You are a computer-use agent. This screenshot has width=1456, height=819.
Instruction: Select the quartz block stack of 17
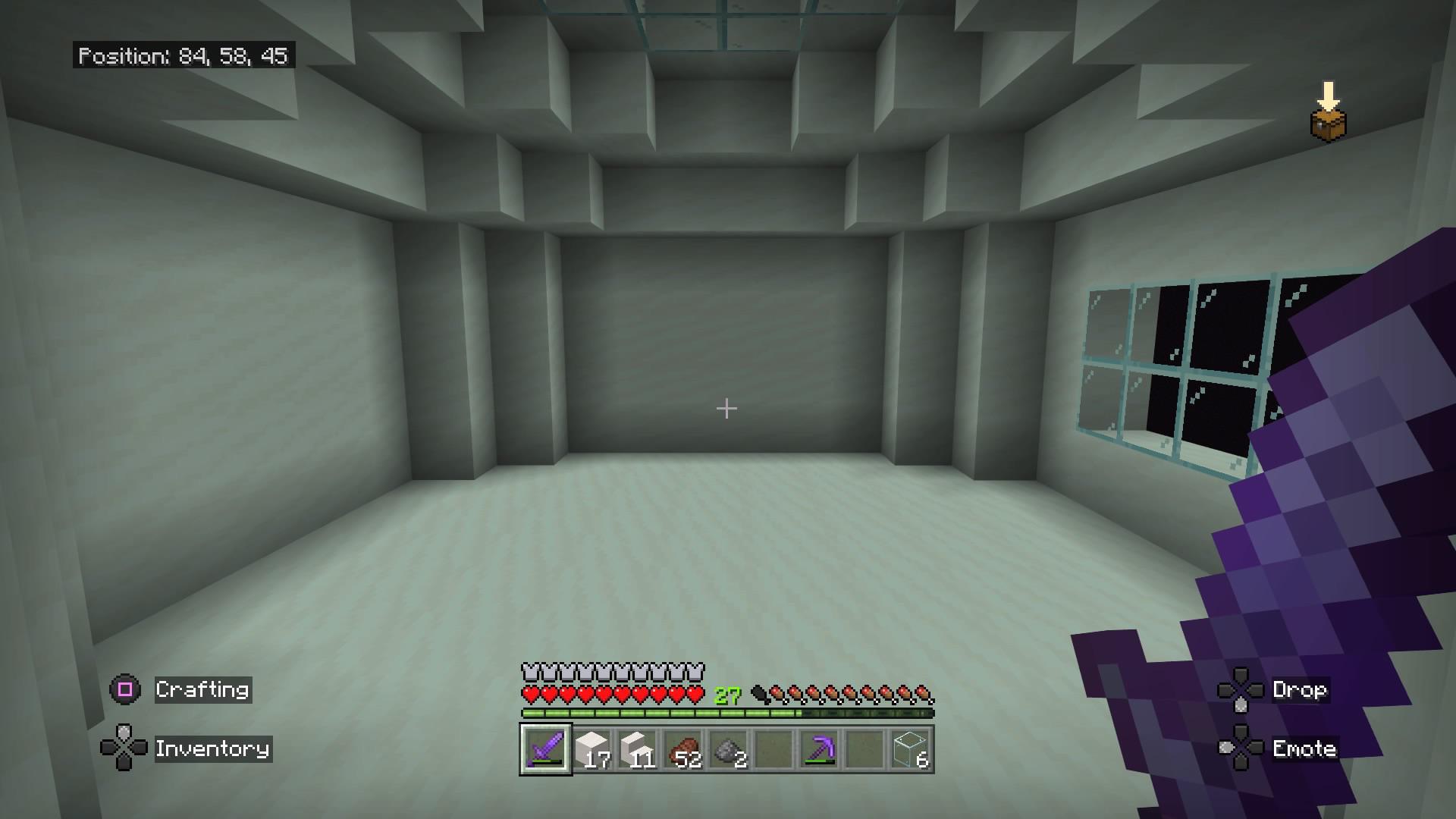pyautogui.click(x=592, y=751)
